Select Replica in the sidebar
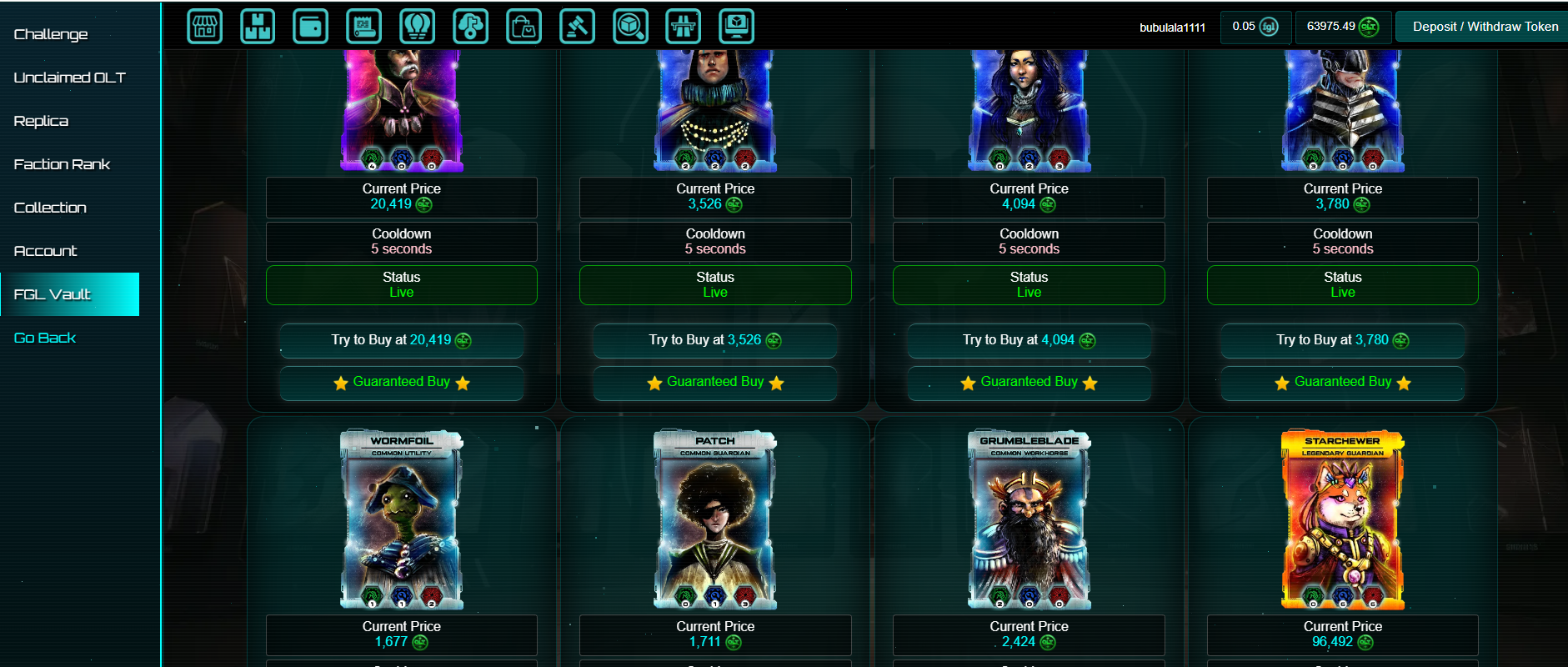 pyautogui.click(x=42, y=121)
